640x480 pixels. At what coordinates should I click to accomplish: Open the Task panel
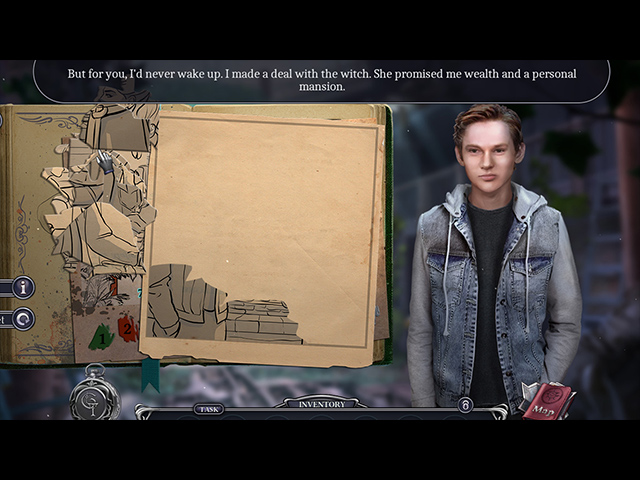(208, 408)
